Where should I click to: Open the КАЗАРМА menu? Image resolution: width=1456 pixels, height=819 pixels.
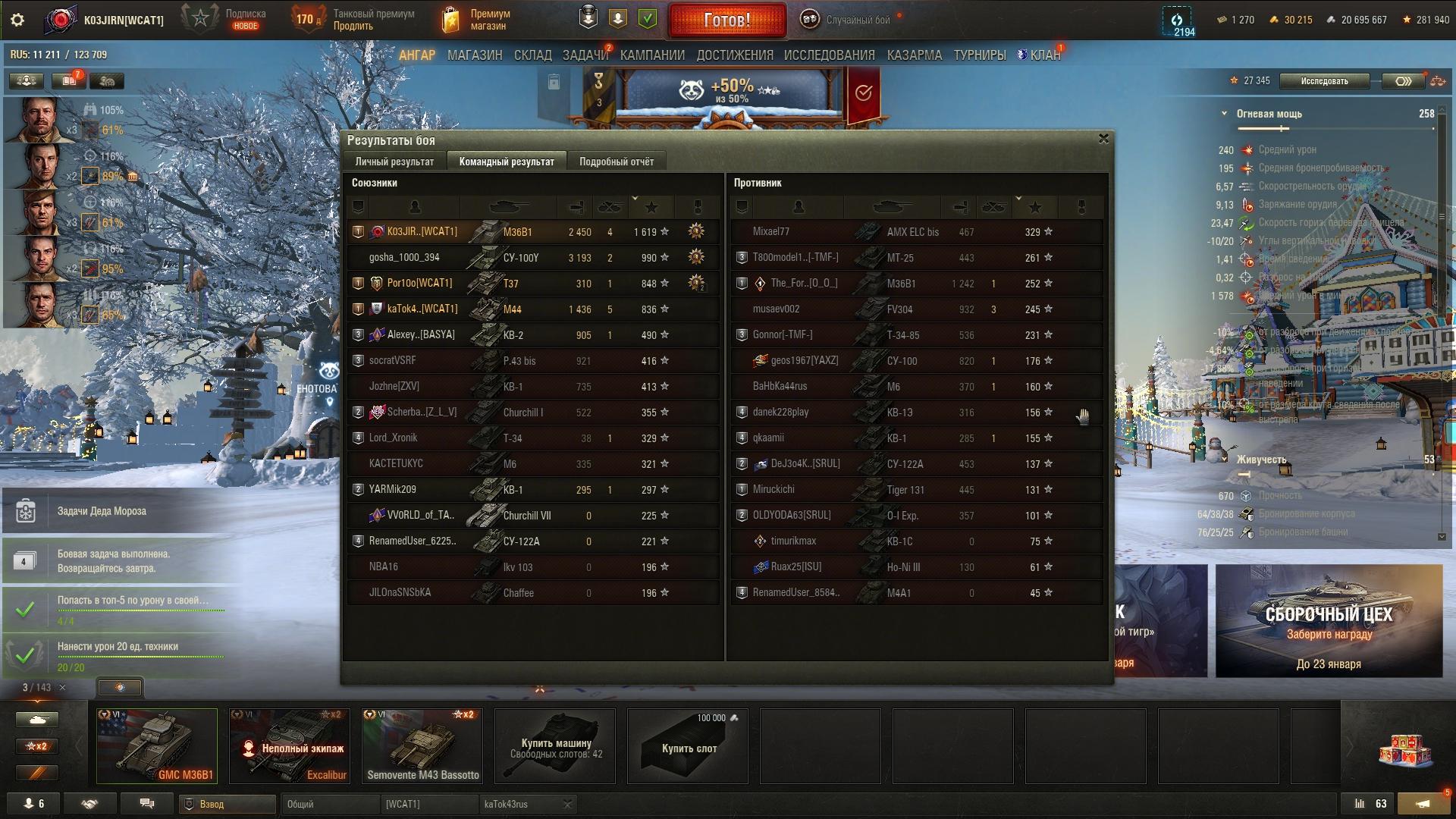pos(914,55)
